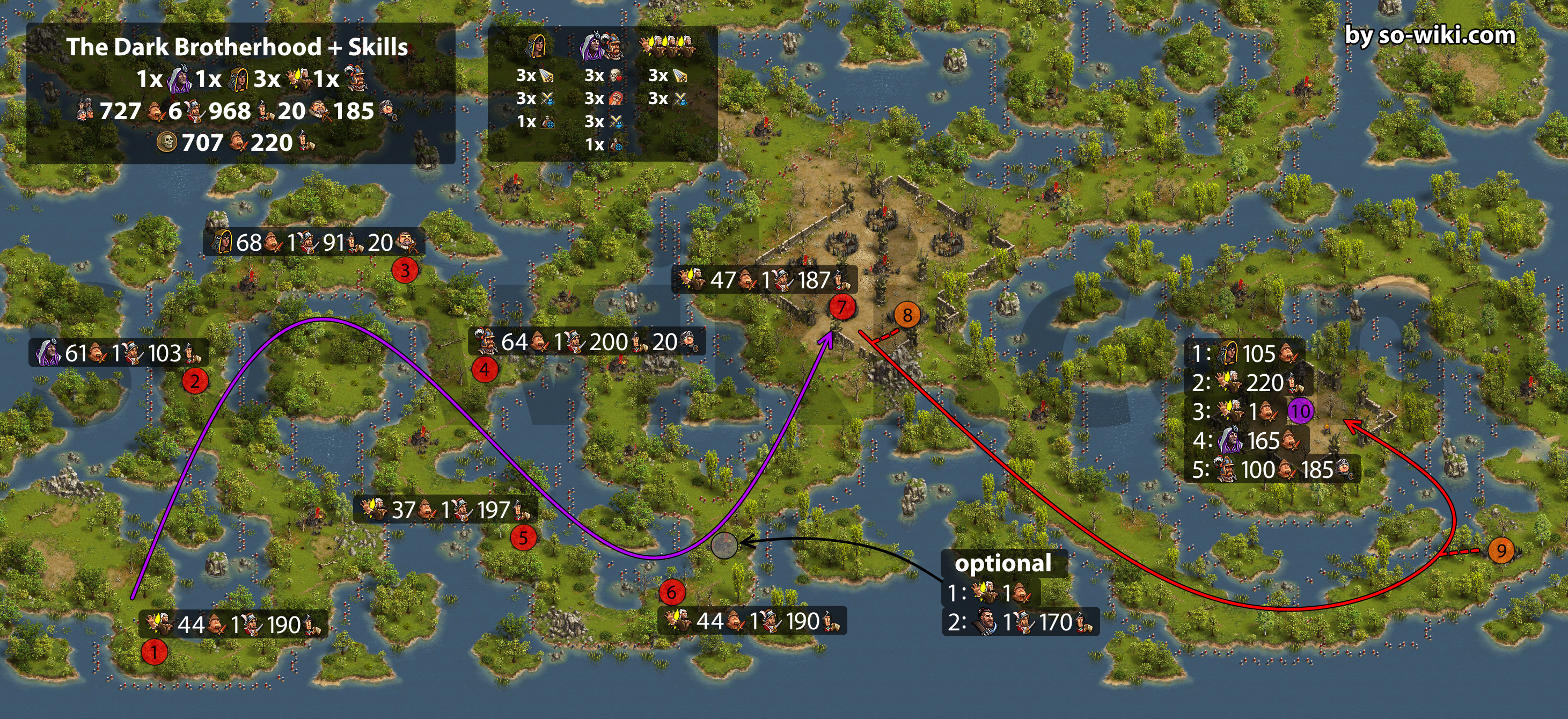Click the red marker numbered 7
Image resolution: width=1568 pixels, height=719 pixels.
[x=842, y=307]
